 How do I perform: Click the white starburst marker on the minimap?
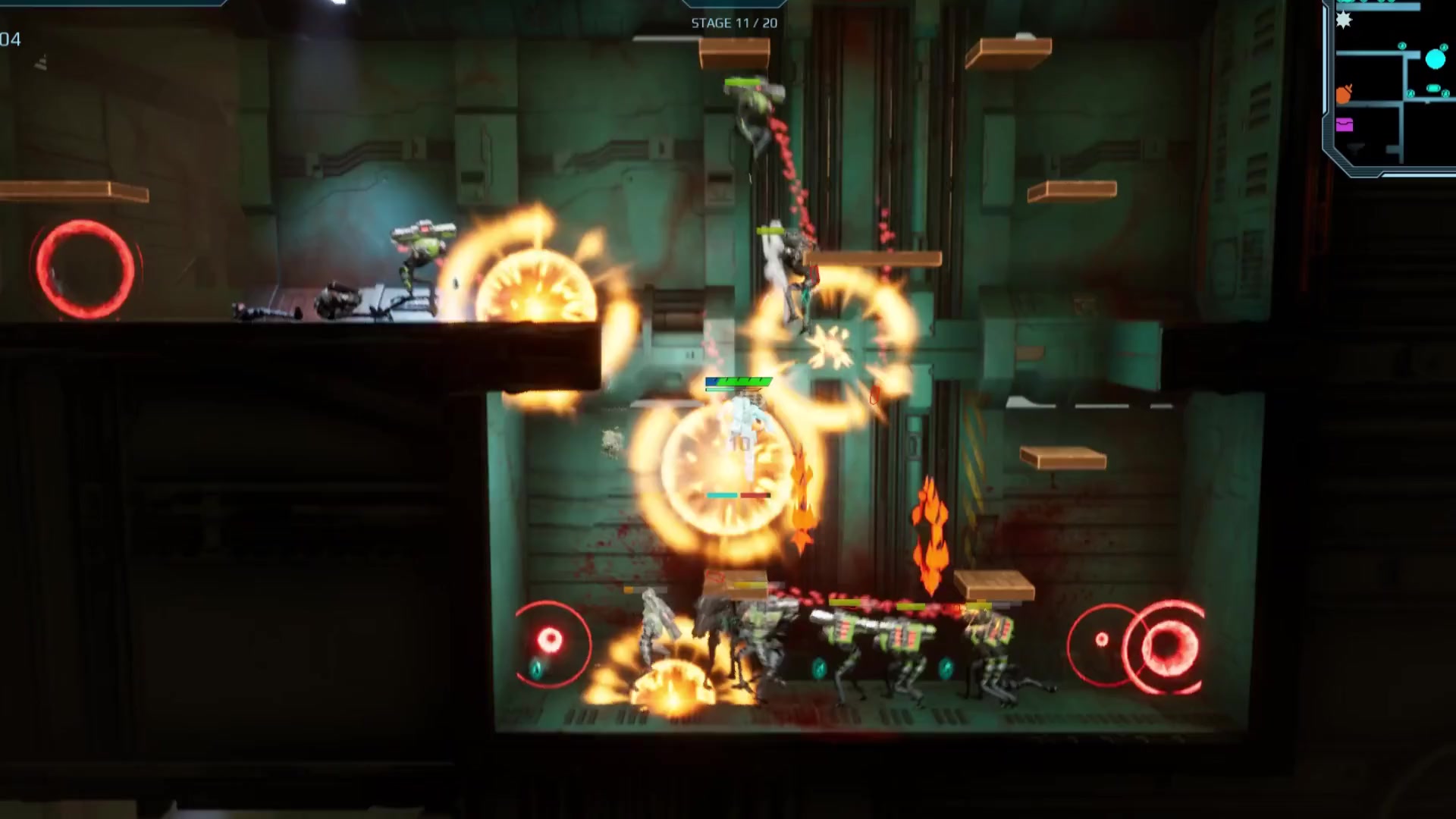[1344, 20]
